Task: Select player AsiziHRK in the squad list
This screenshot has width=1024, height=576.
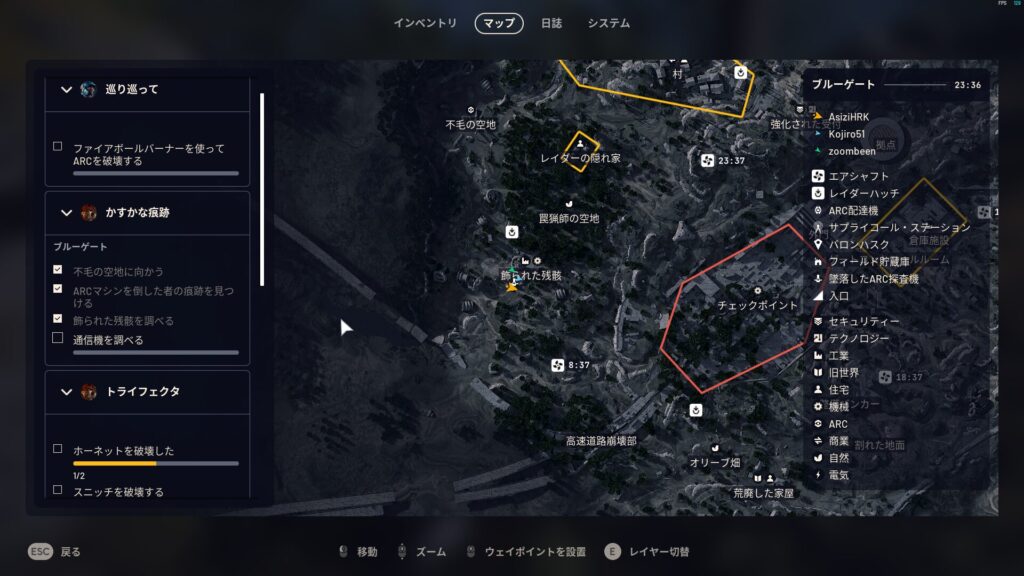Action: pos(848,117)
